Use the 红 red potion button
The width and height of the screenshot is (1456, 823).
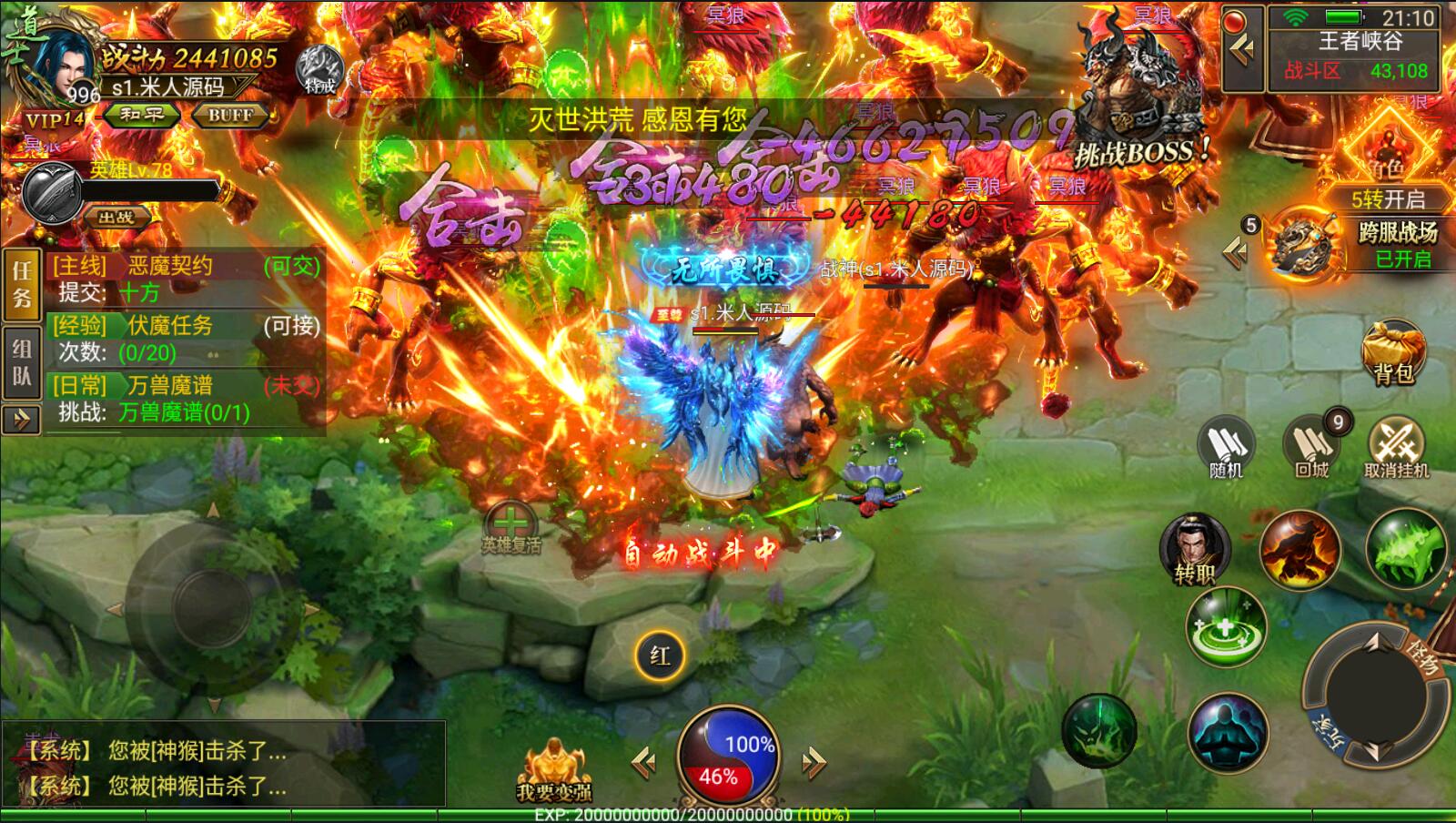tap(660, 655)
